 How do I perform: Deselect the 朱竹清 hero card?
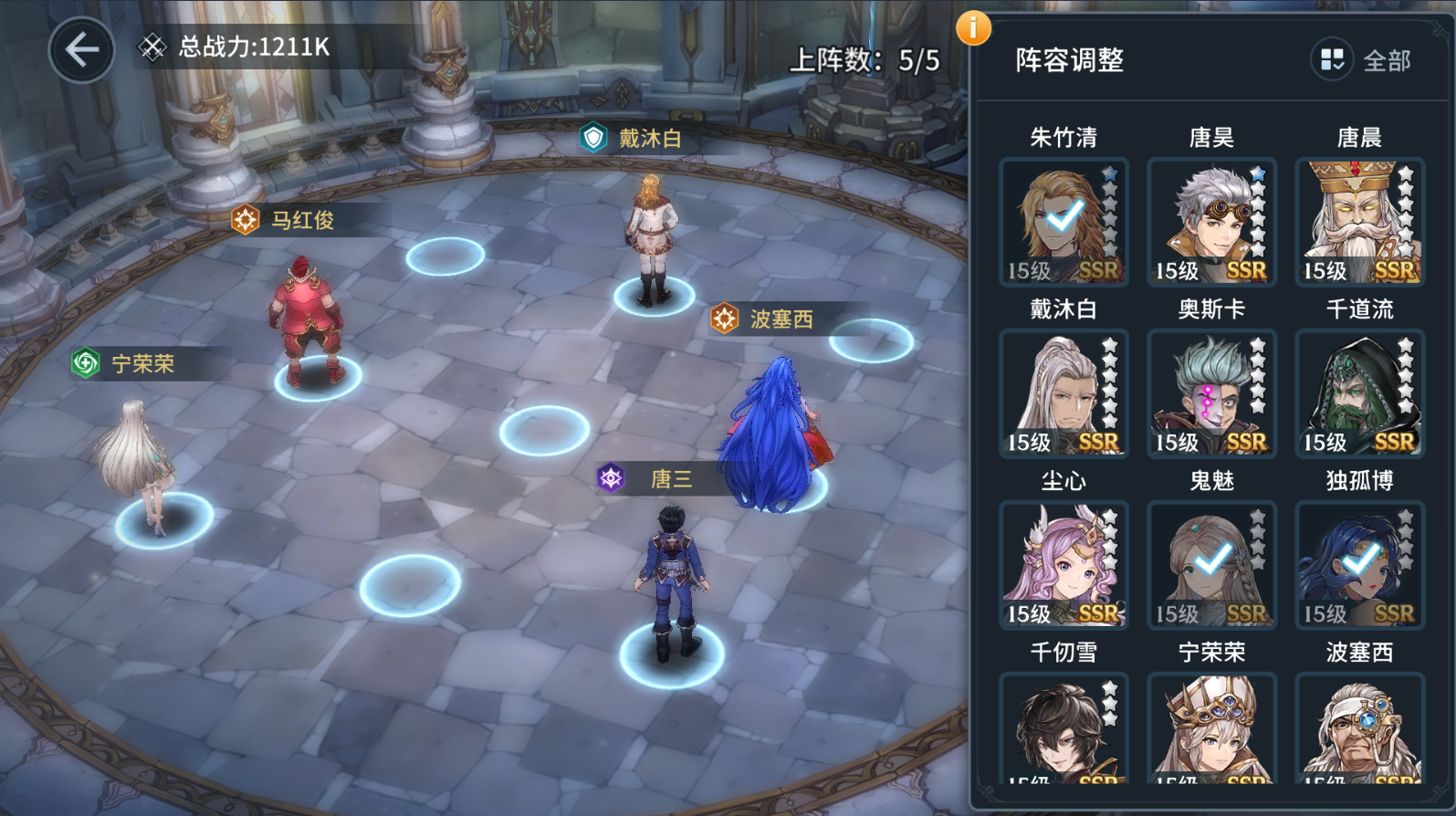pyautogui.click(x=1063, y=222)
